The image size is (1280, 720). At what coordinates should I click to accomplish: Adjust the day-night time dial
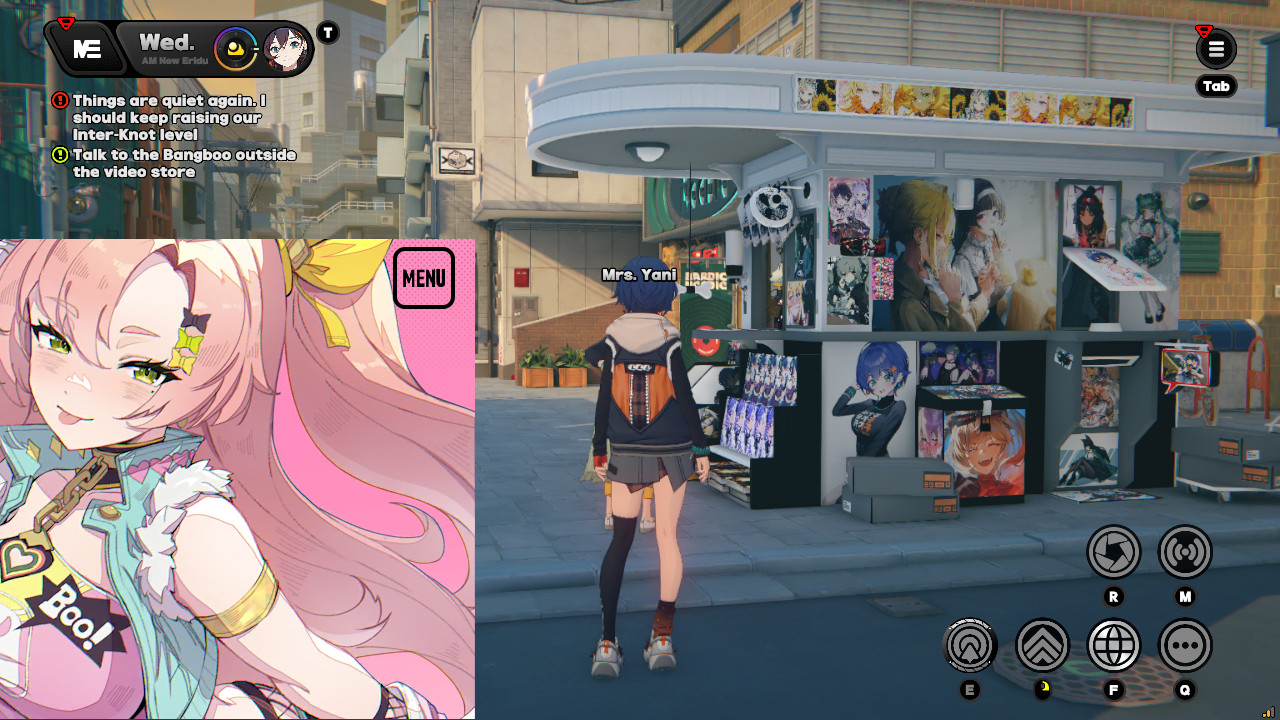pos(237,47)
